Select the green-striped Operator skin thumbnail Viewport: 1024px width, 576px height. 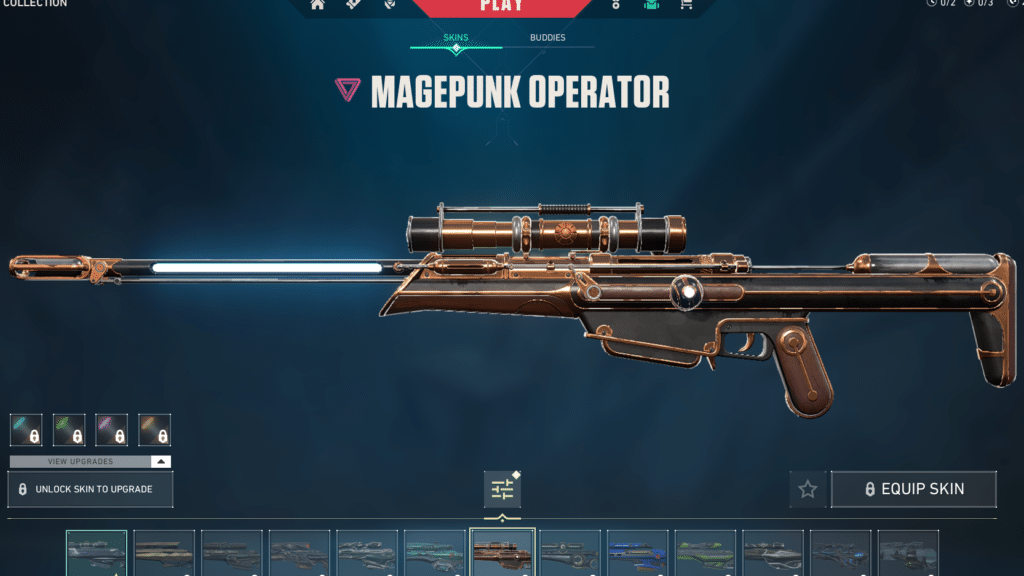tap(705, 553)
